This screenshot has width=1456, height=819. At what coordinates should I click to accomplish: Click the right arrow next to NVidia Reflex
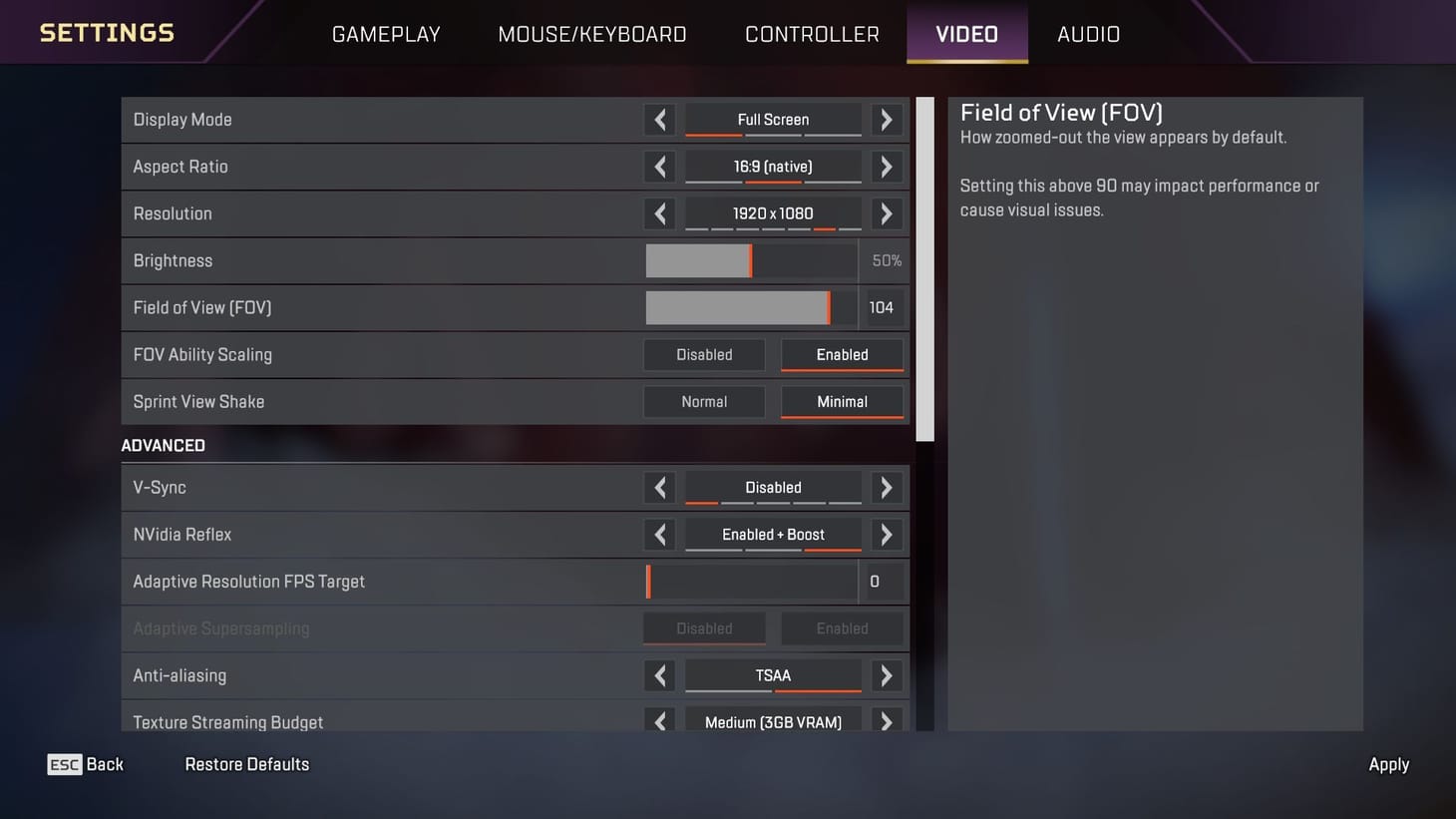[x=886, y=534]
